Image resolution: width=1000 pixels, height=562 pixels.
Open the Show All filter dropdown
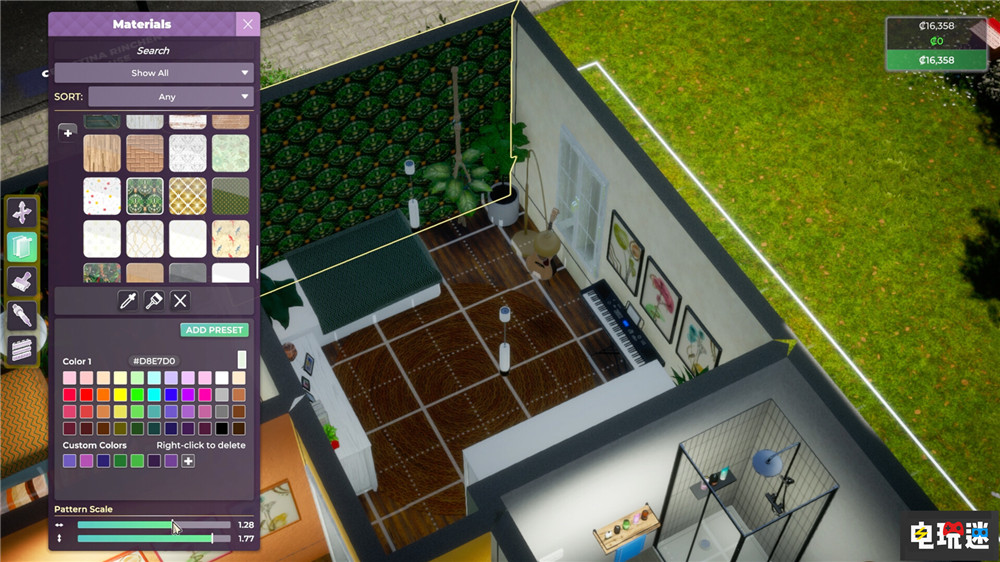(154, 73)
